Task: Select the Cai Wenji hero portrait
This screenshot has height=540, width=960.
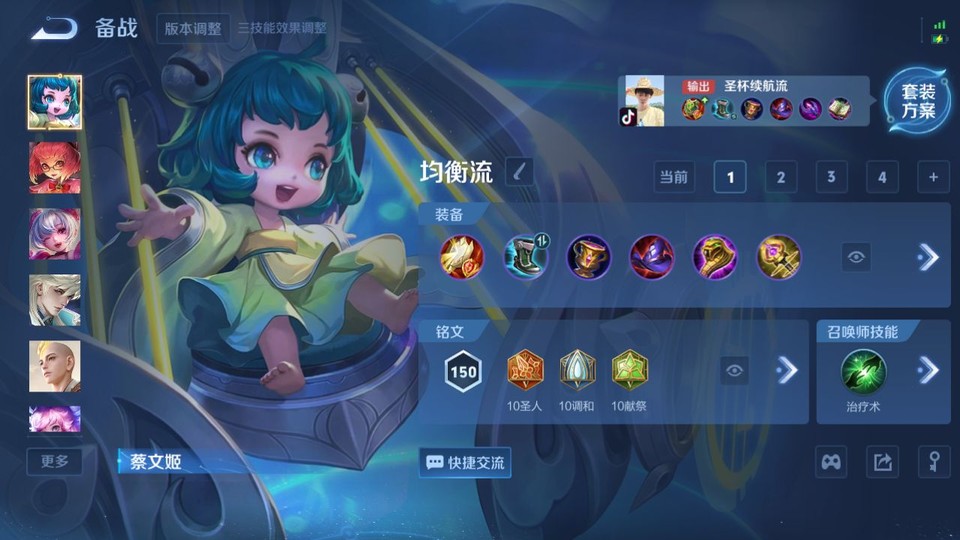Action: [55, 101]
